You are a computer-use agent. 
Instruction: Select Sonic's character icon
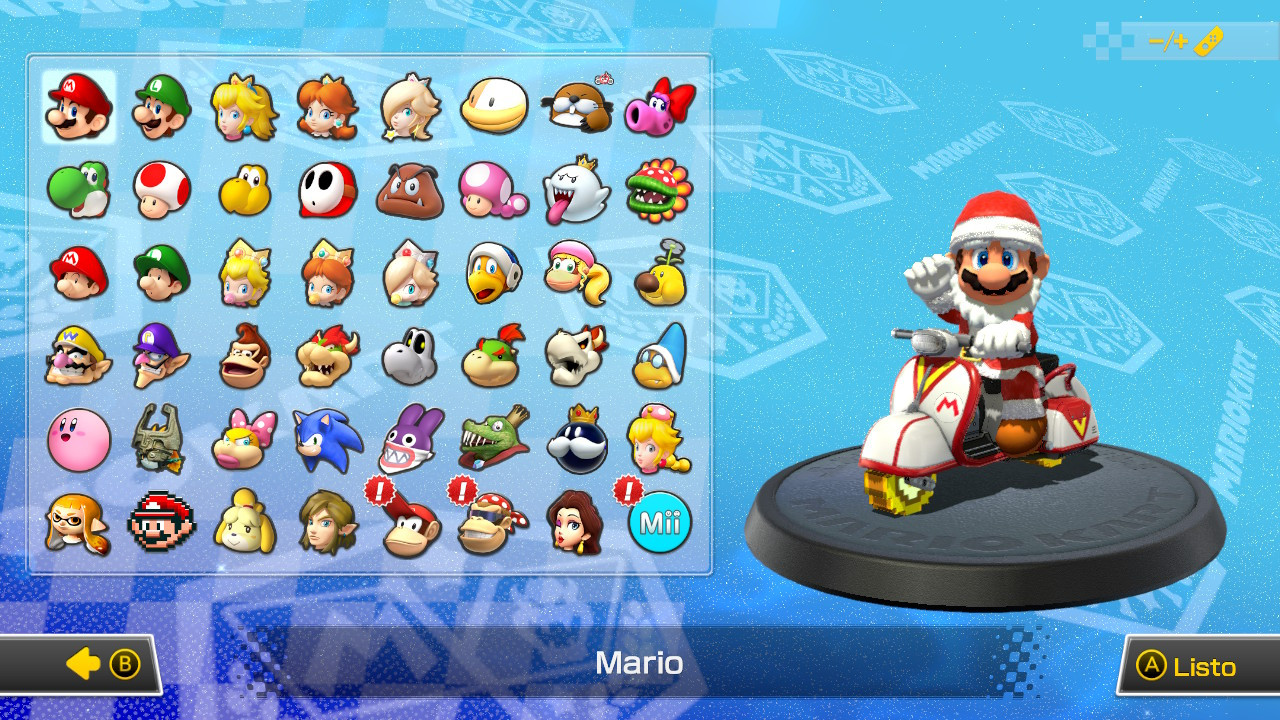328,440
